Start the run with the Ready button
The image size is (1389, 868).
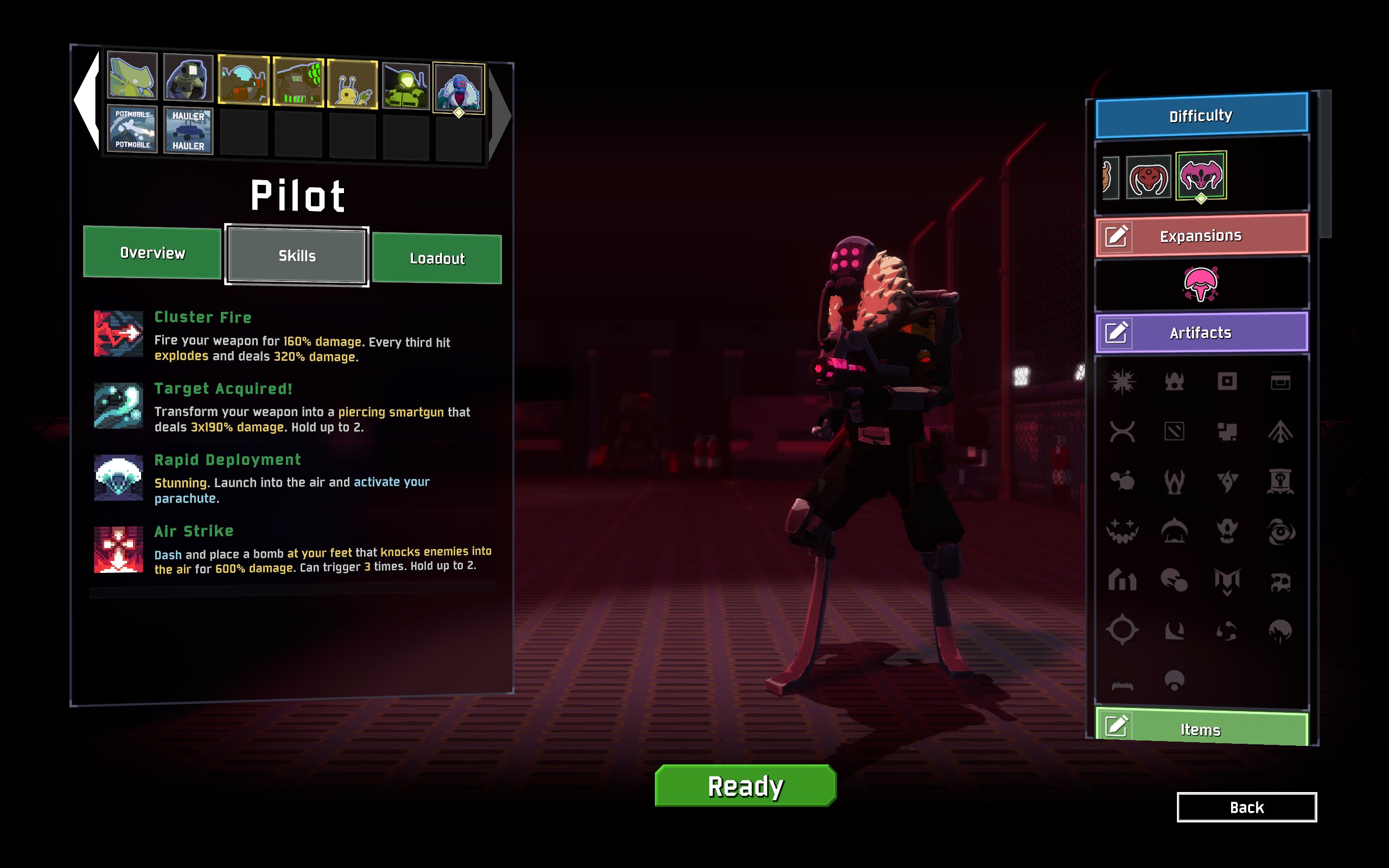[745, 786]
